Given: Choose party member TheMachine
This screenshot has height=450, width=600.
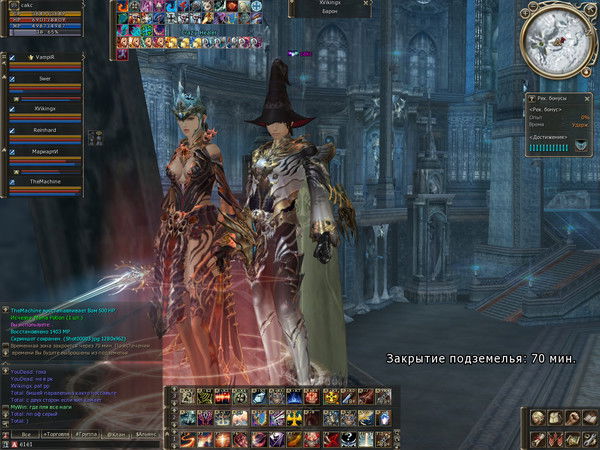Looking at the screenshot, I should (45, 182).
